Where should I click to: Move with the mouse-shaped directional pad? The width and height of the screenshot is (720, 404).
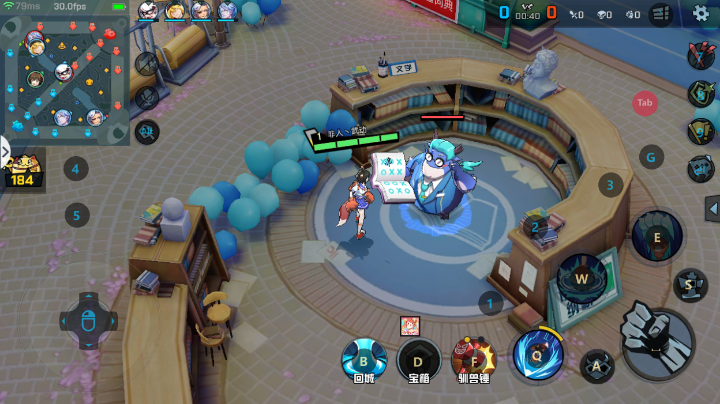pyautogui.click(x=88, y=322)
